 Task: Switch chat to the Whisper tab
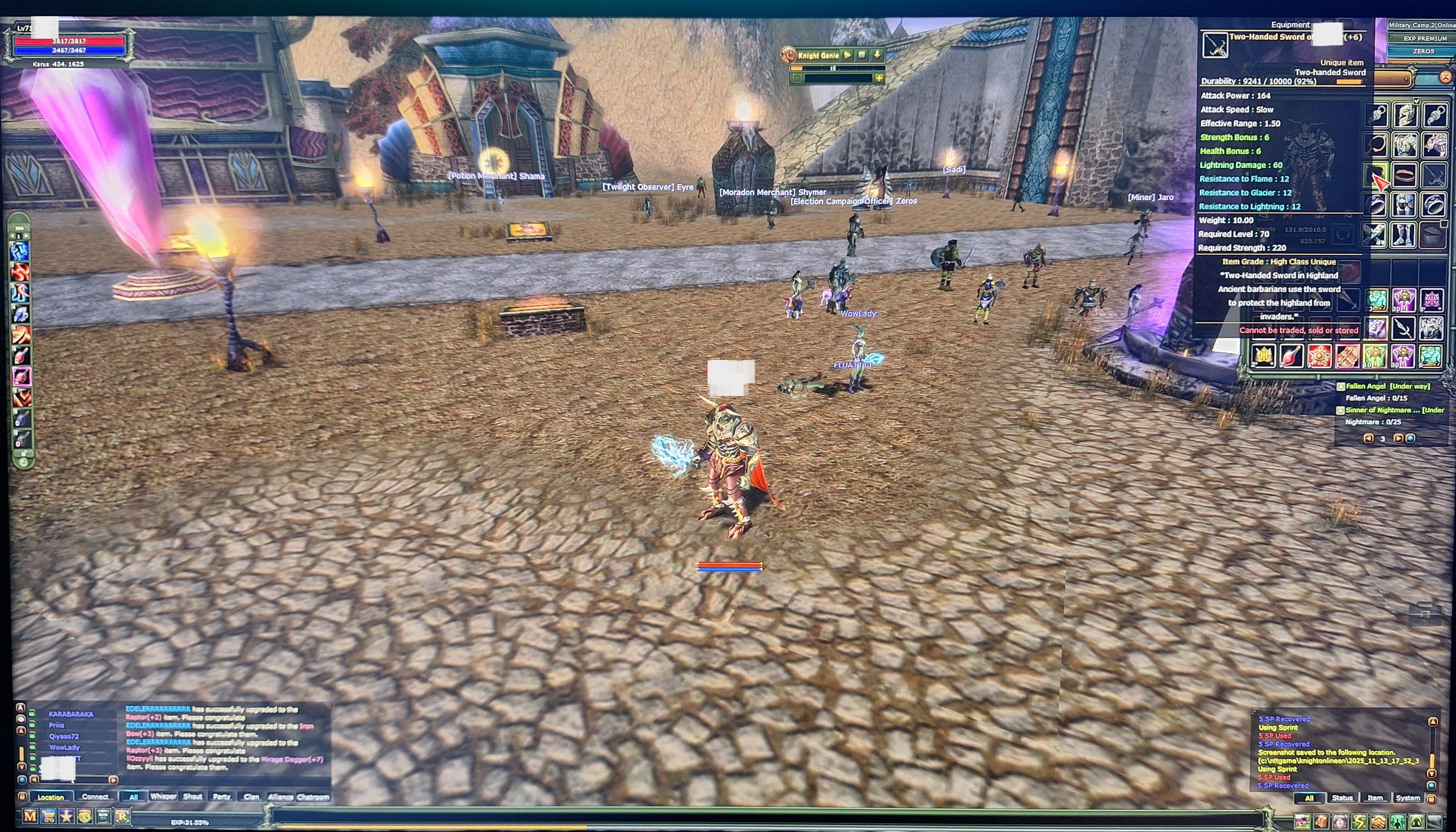(163, 797)
